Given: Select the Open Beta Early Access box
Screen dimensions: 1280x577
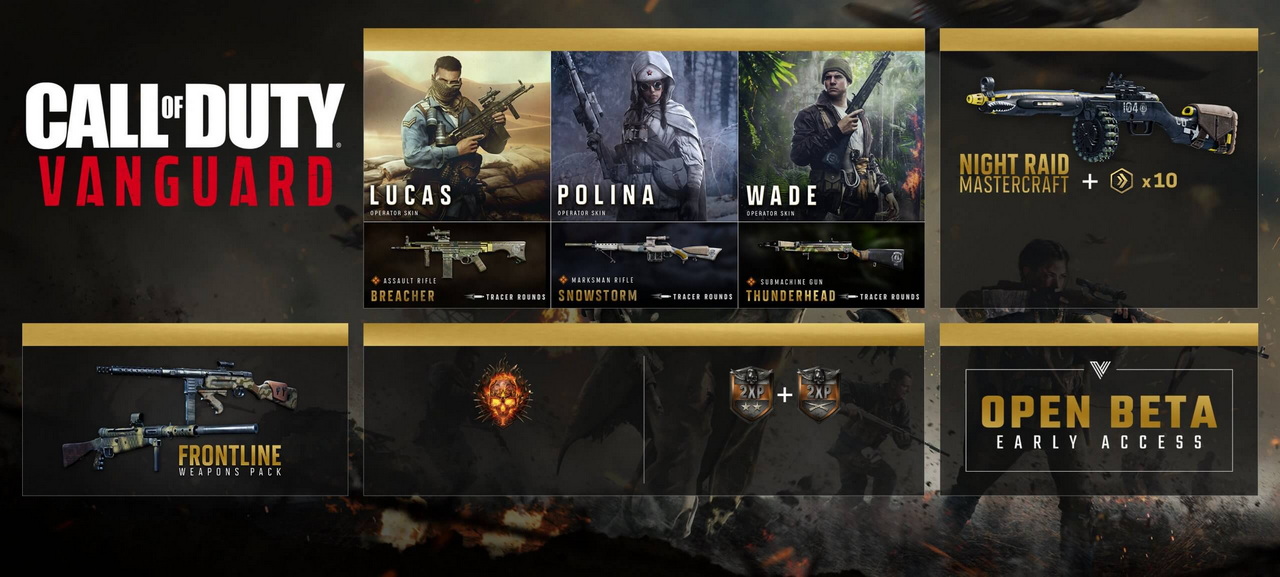Looking at the screenshot, I should point(1098,420).
